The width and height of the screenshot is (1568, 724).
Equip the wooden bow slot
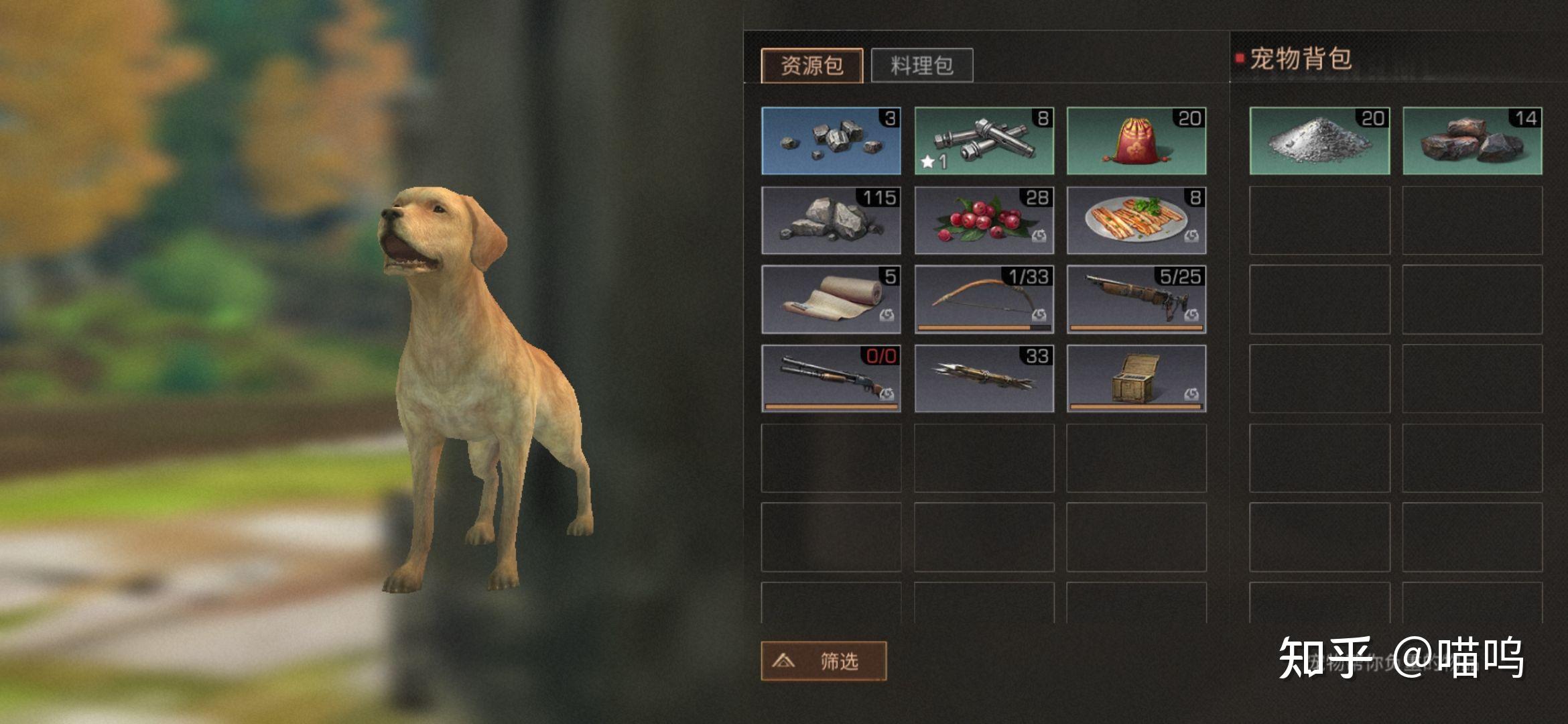984,299
